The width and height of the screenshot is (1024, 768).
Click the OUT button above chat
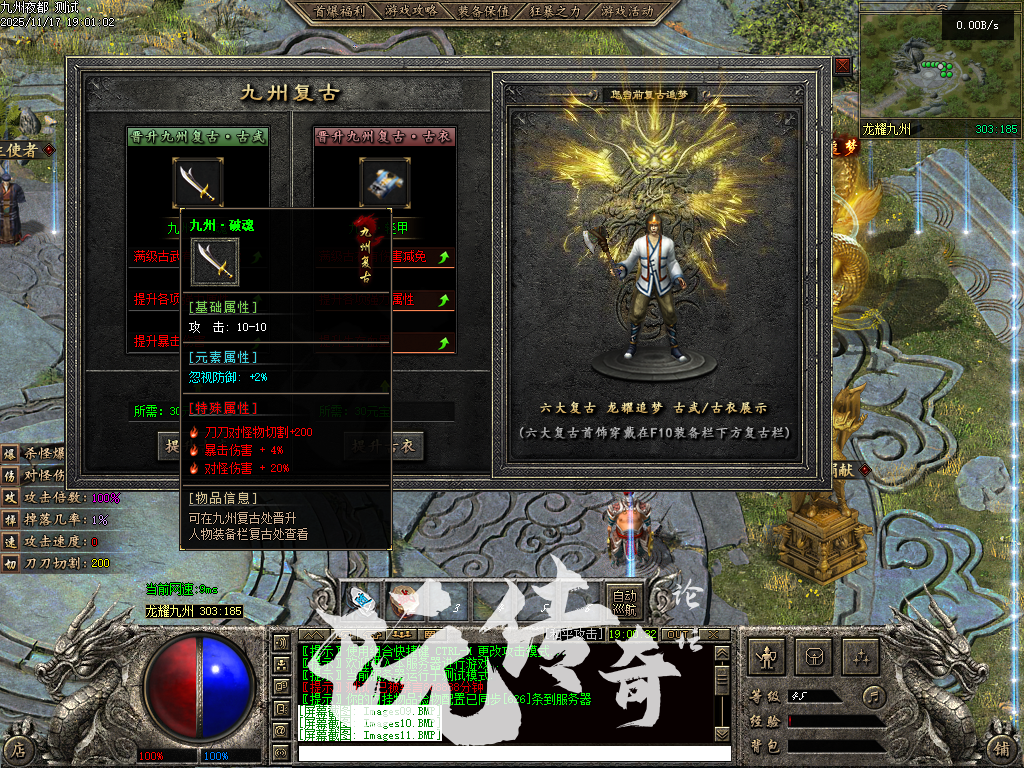679,634
